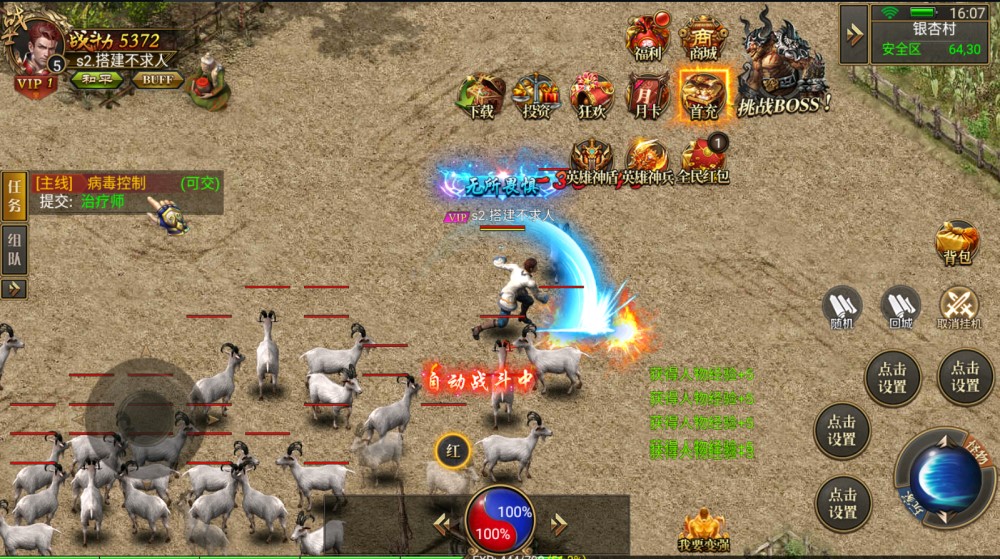Open the 英雄神盾 hero shield icon
The height and width of the screenshot is (559, 1000).
coord(592,160)
